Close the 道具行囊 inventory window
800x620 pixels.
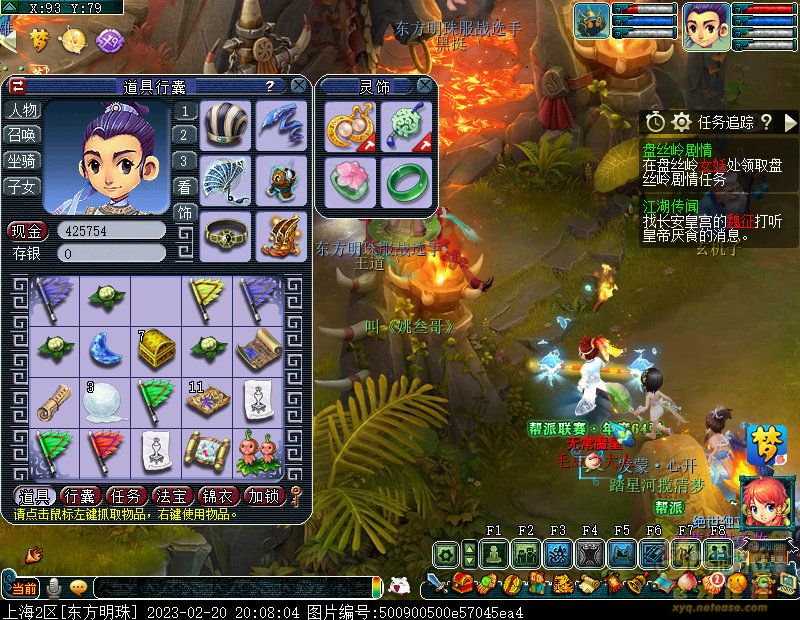point(298,87)
